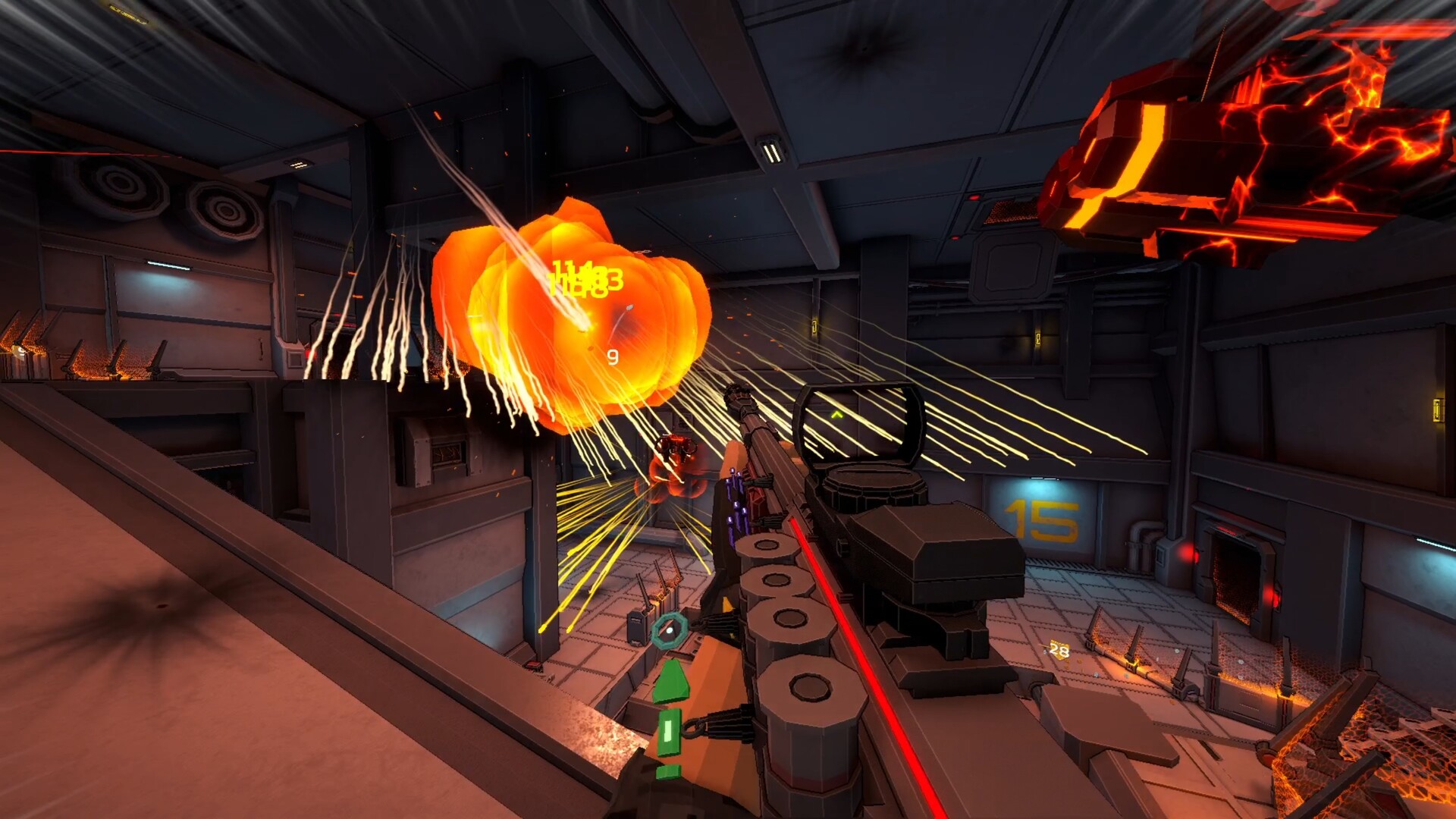Select the wall panel labeled 15

click(x=1043, y=520)
